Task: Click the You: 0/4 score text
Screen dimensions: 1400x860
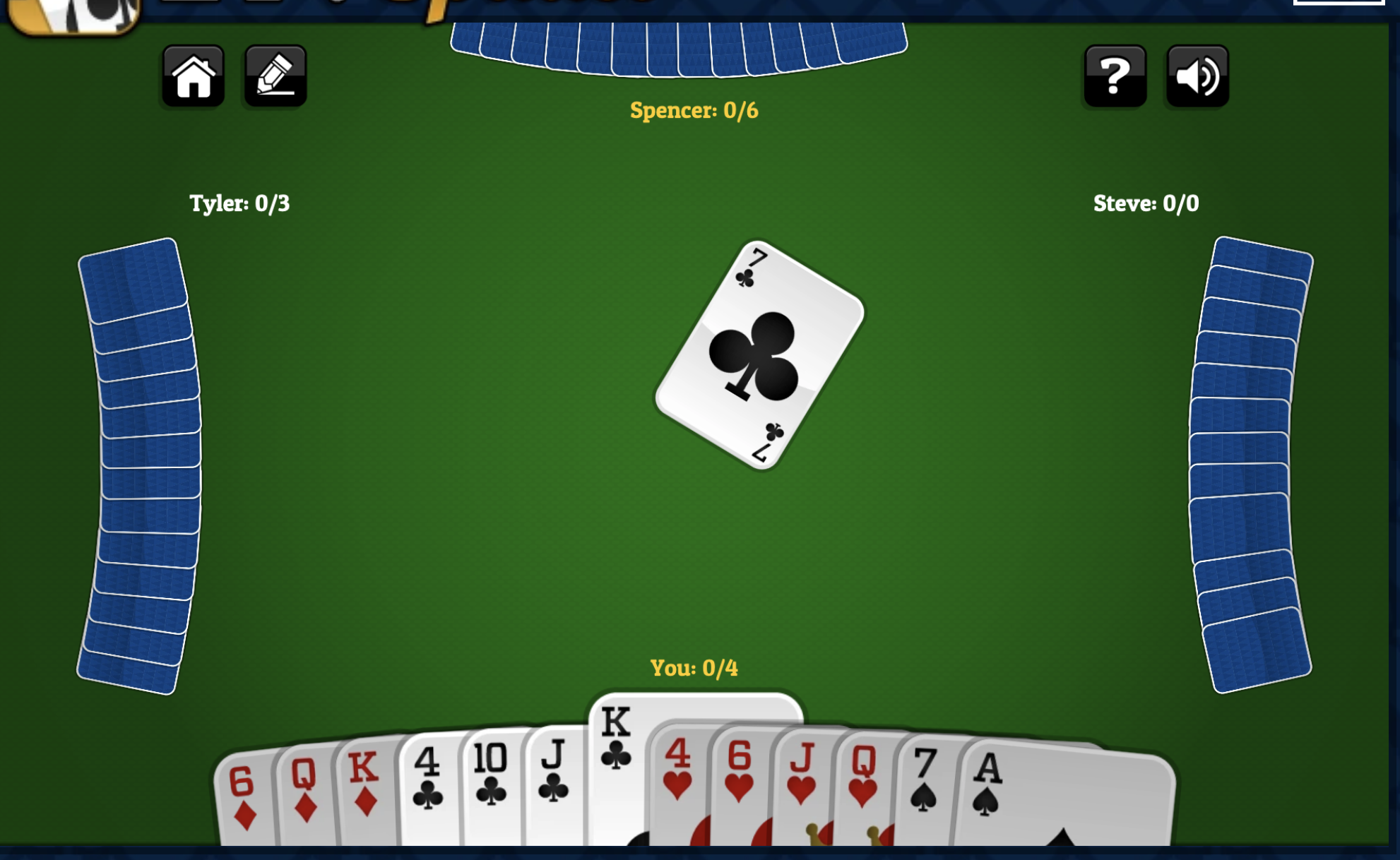Action: tap(693, 665)
